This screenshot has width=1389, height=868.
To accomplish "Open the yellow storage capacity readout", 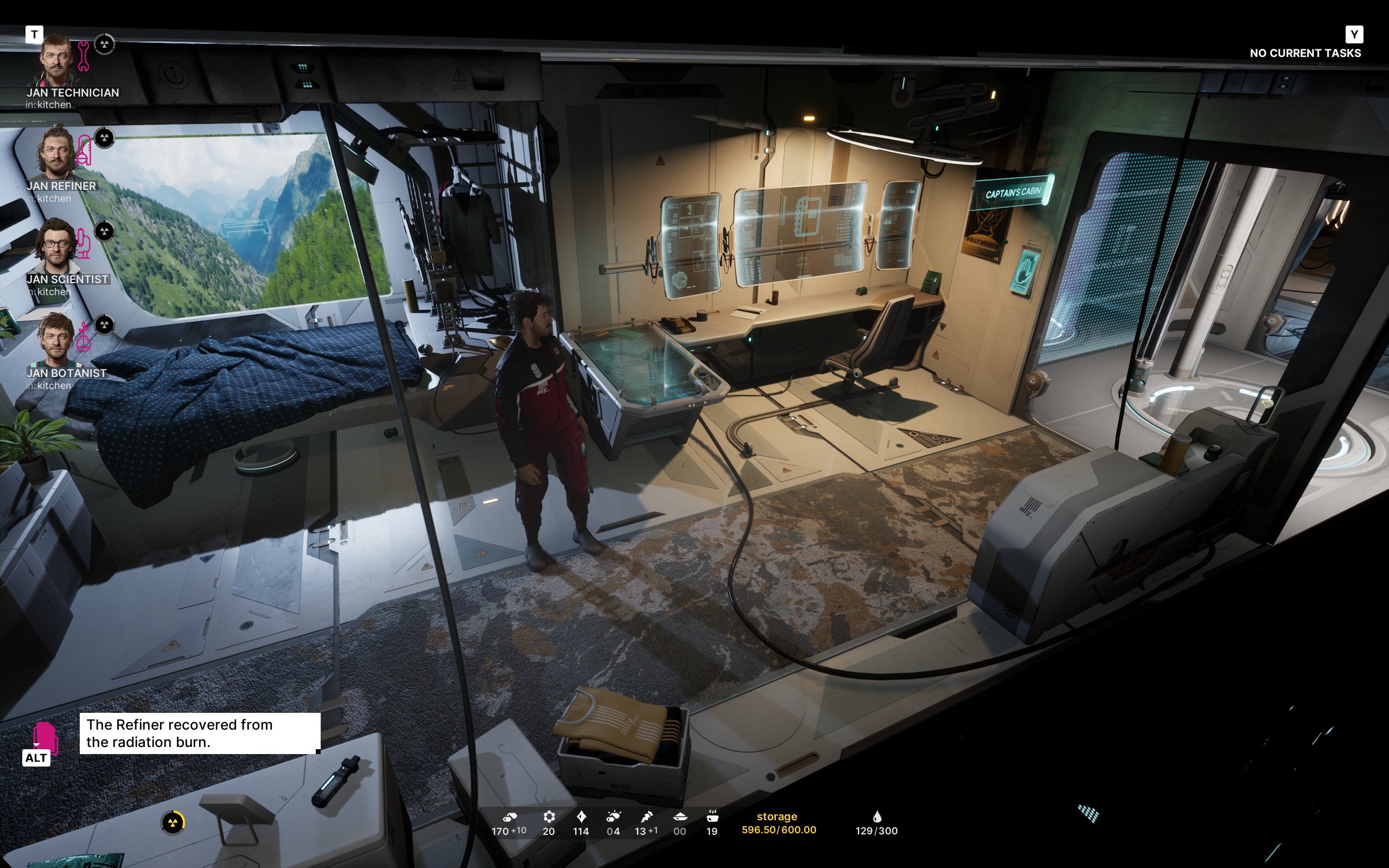I will click(778, 822).
